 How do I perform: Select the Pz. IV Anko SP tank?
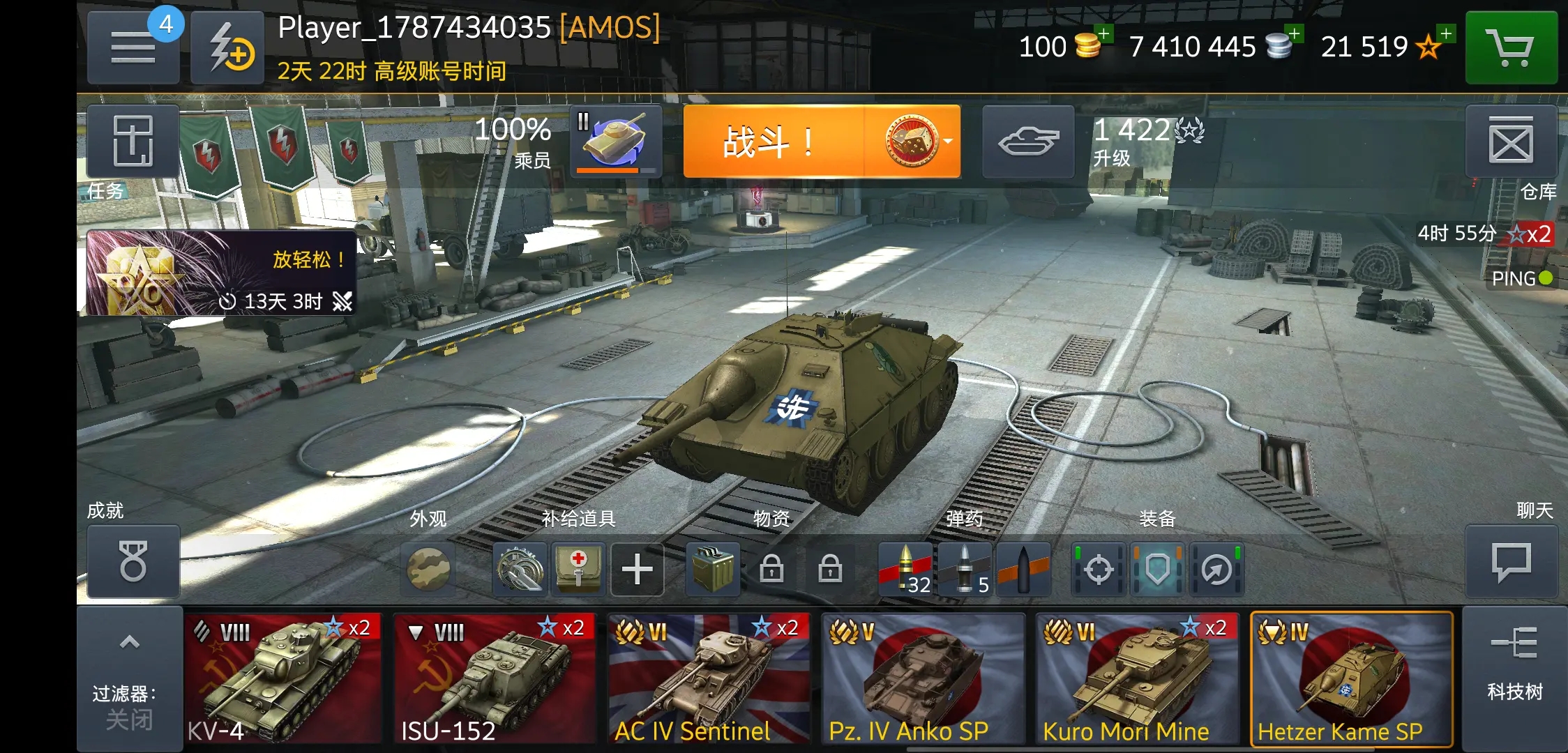[x=923, y=678]
